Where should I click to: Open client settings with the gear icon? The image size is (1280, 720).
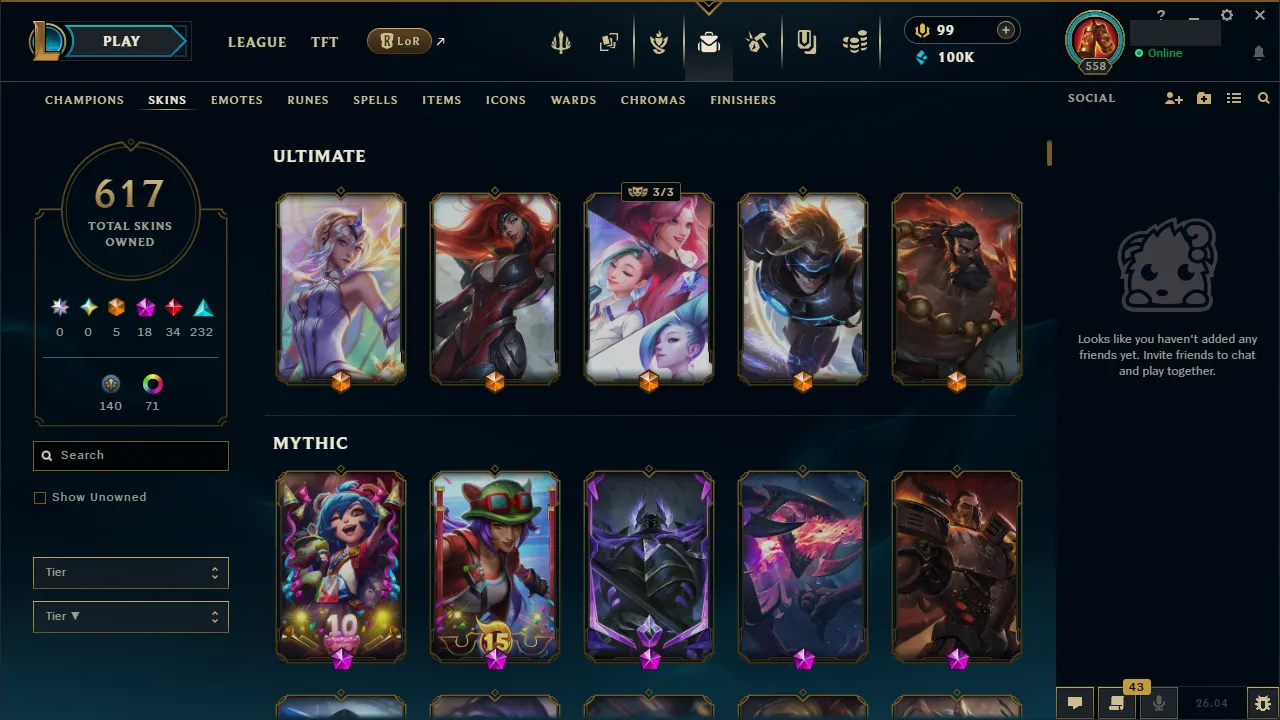[x=1226, y=15]
